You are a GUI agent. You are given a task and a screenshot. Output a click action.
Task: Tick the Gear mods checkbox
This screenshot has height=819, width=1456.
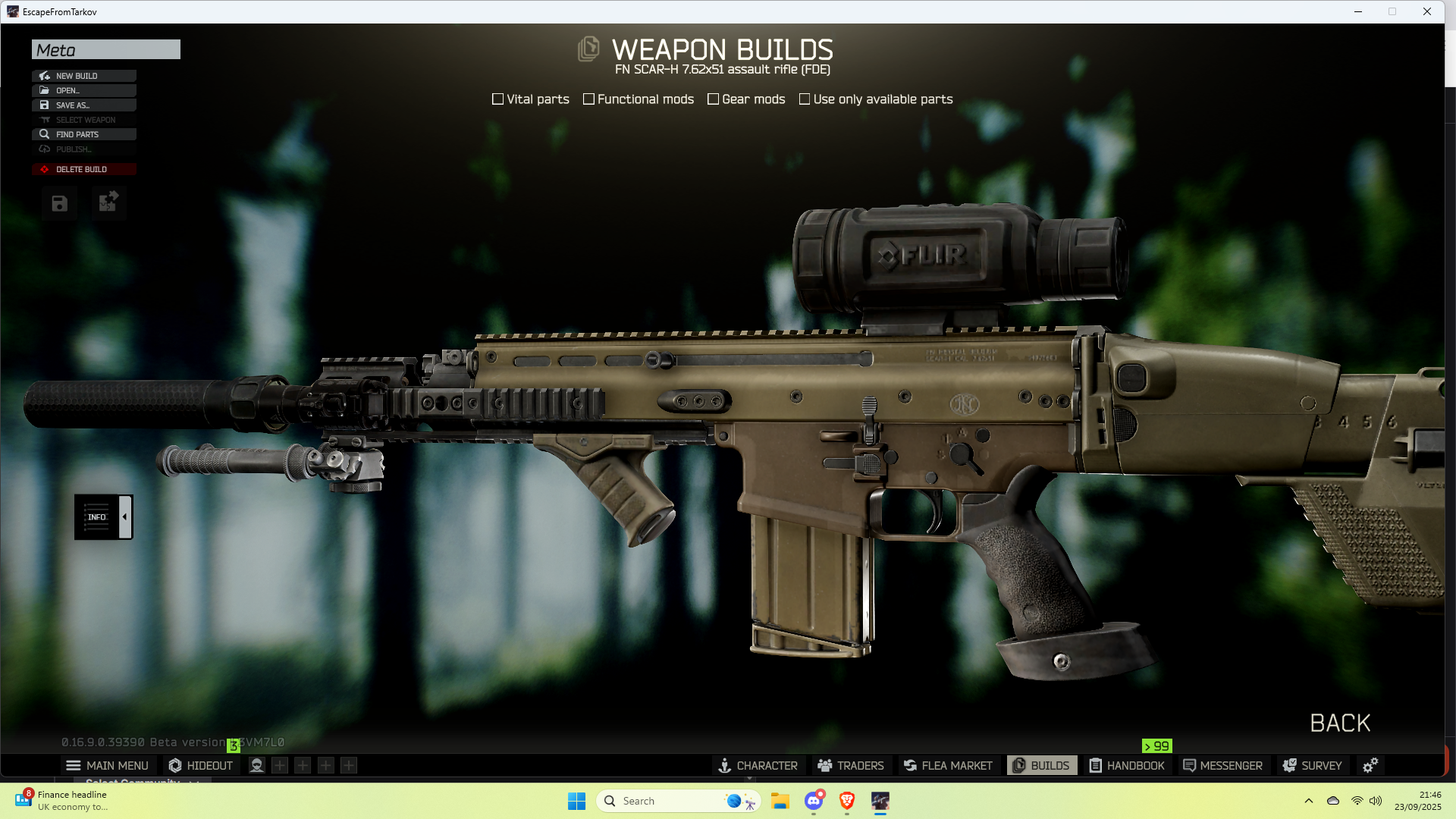click(713, 99)
